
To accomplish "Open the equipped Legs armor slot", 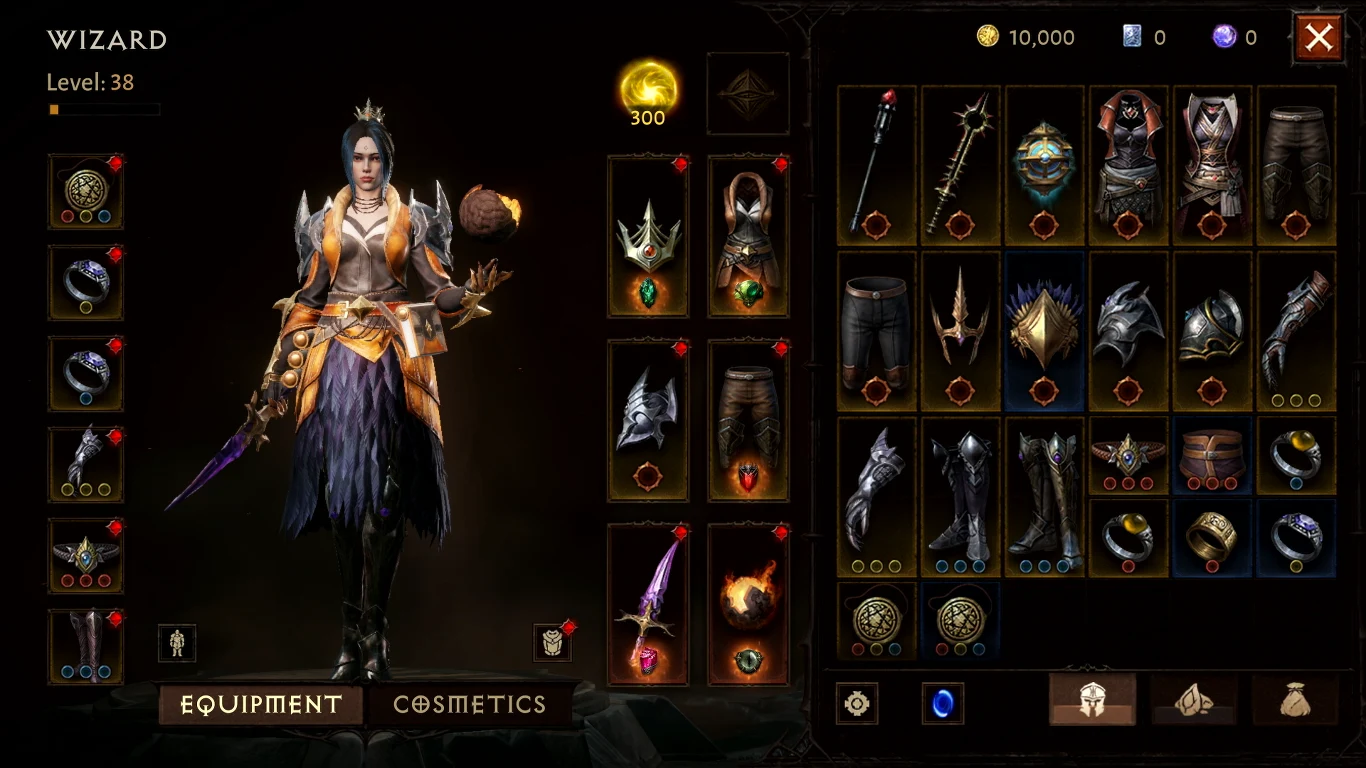I will tap(748, 418).
